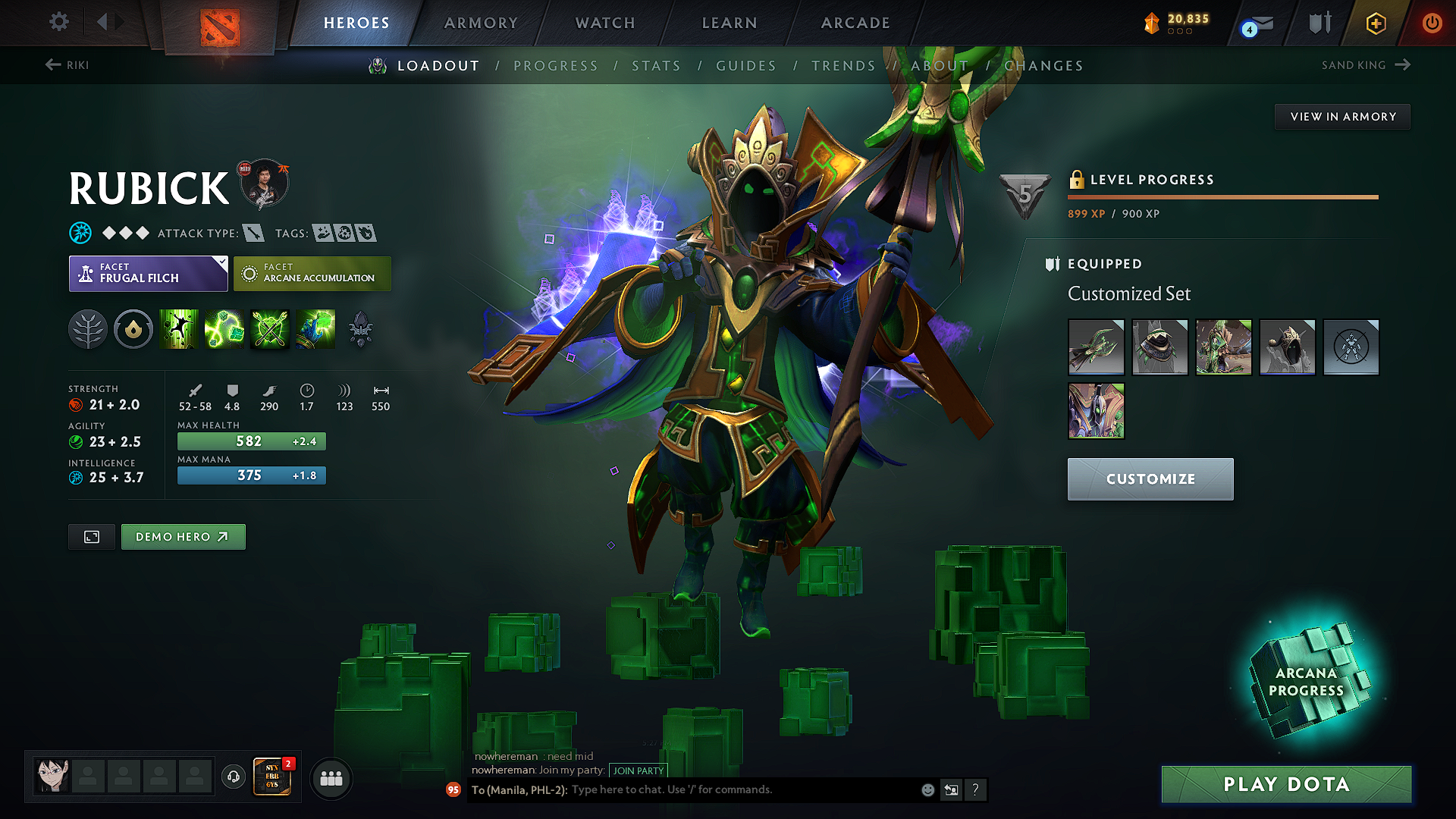Open the ARMORY menu item
The height and width of the screenshot is (819, 1456).
(480, 23)
